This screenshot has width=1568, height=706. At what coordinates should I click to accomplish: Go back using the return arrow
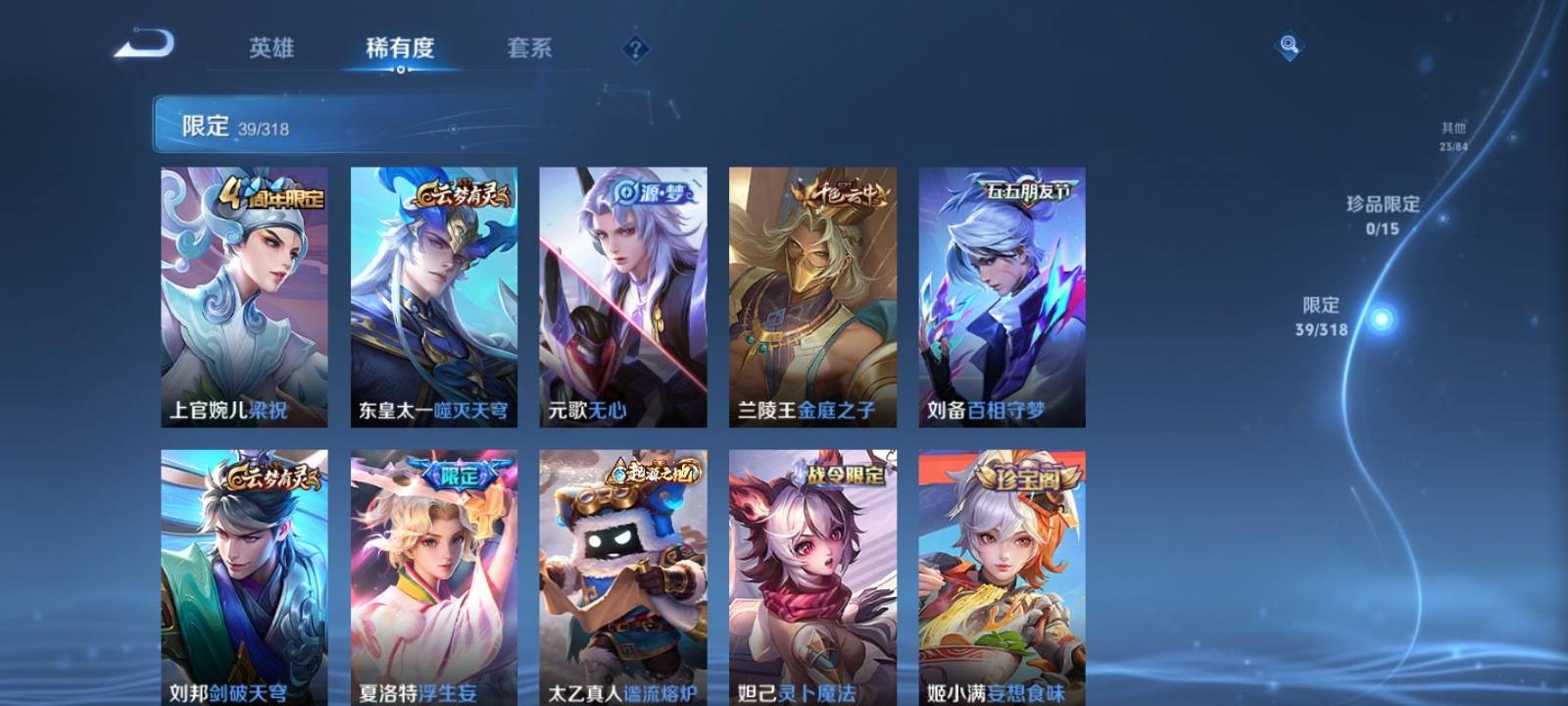click(x=144, y=45)
